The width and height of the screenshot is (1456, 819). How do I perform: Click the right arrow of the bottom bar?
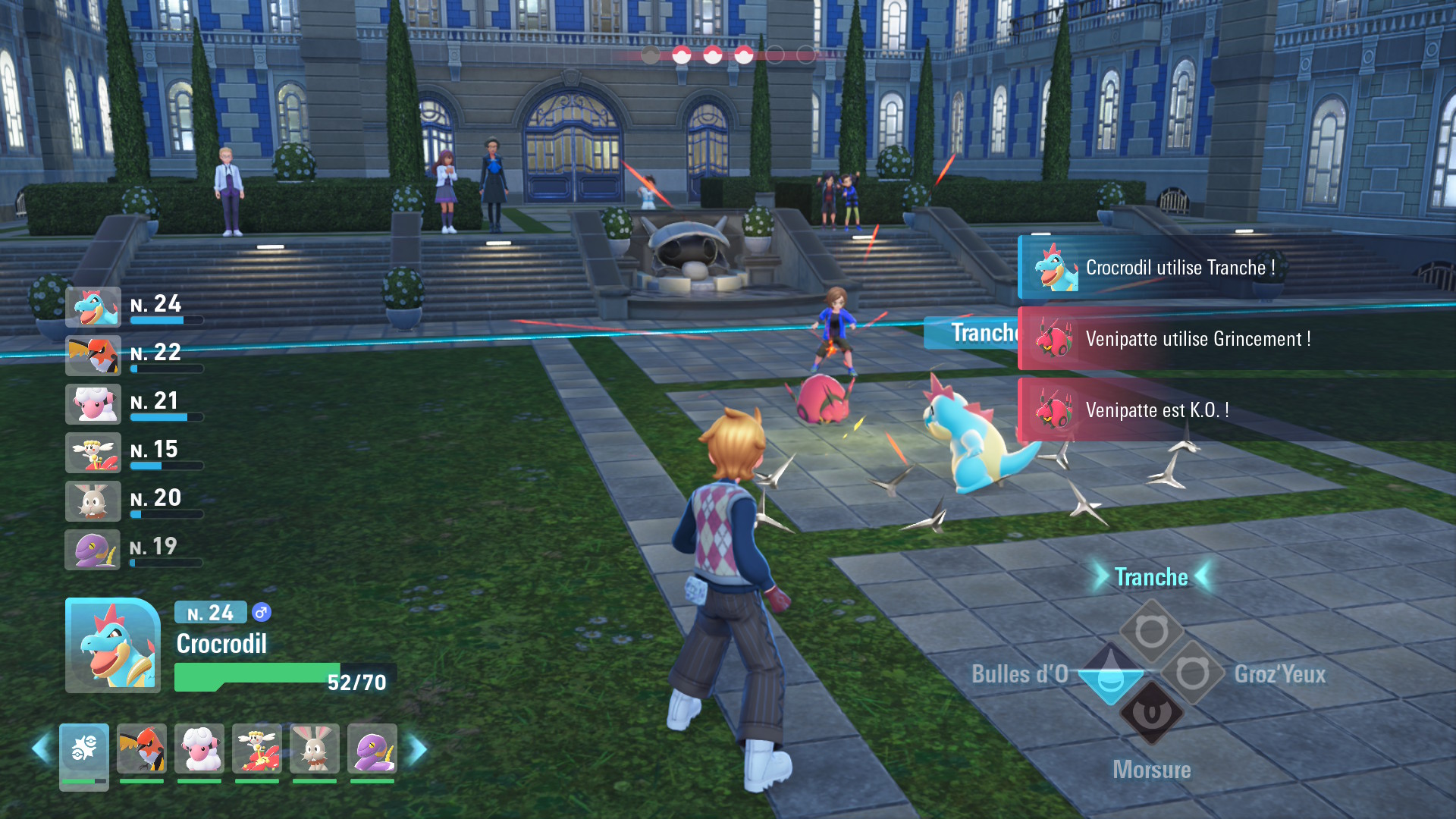point(417,749)
